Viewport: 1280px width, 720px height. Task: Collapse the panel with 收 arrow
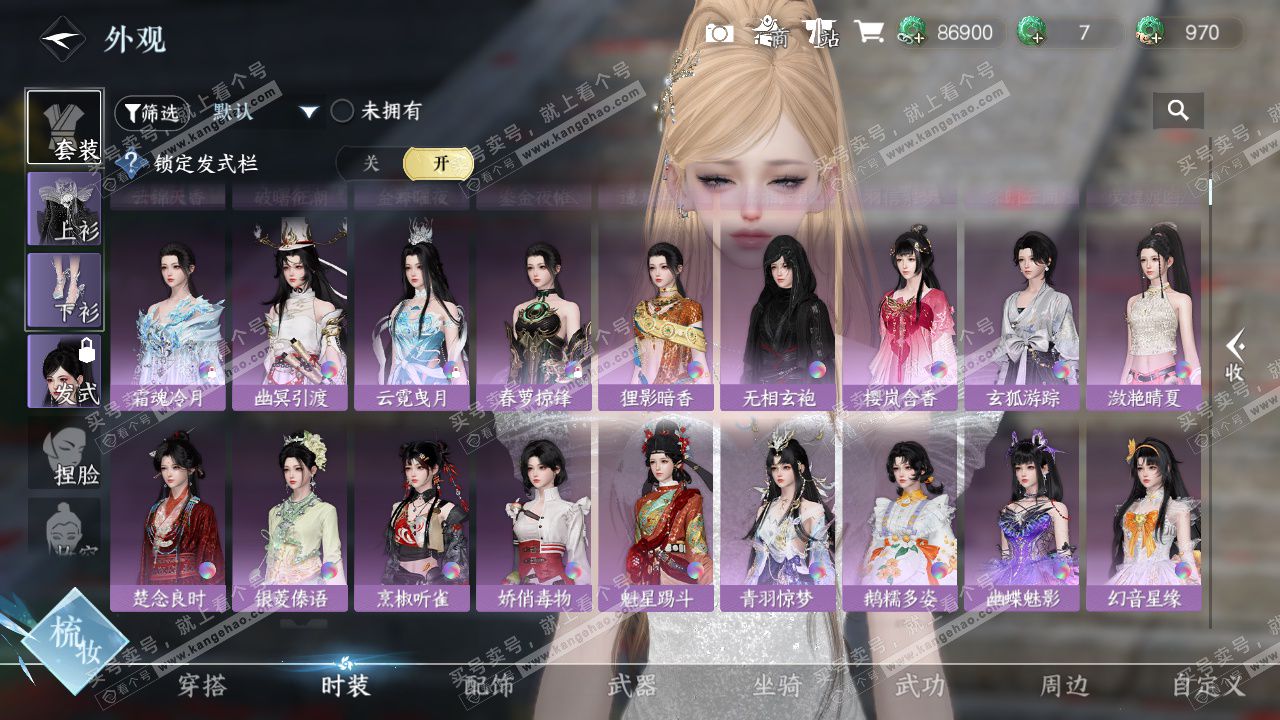(x=1236, y=355)
